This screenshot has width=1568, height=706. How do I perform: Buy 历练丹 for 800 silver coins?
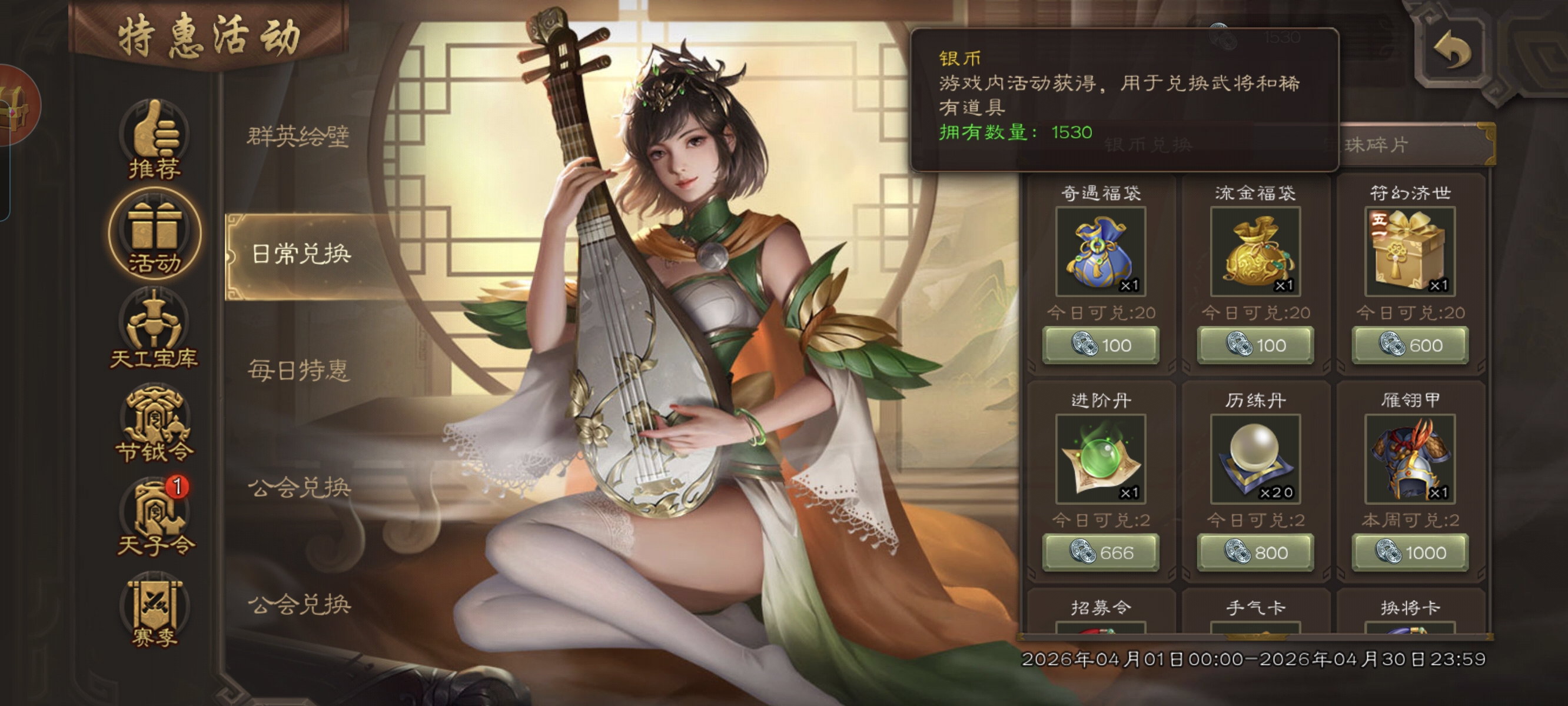pos(1255,552)
